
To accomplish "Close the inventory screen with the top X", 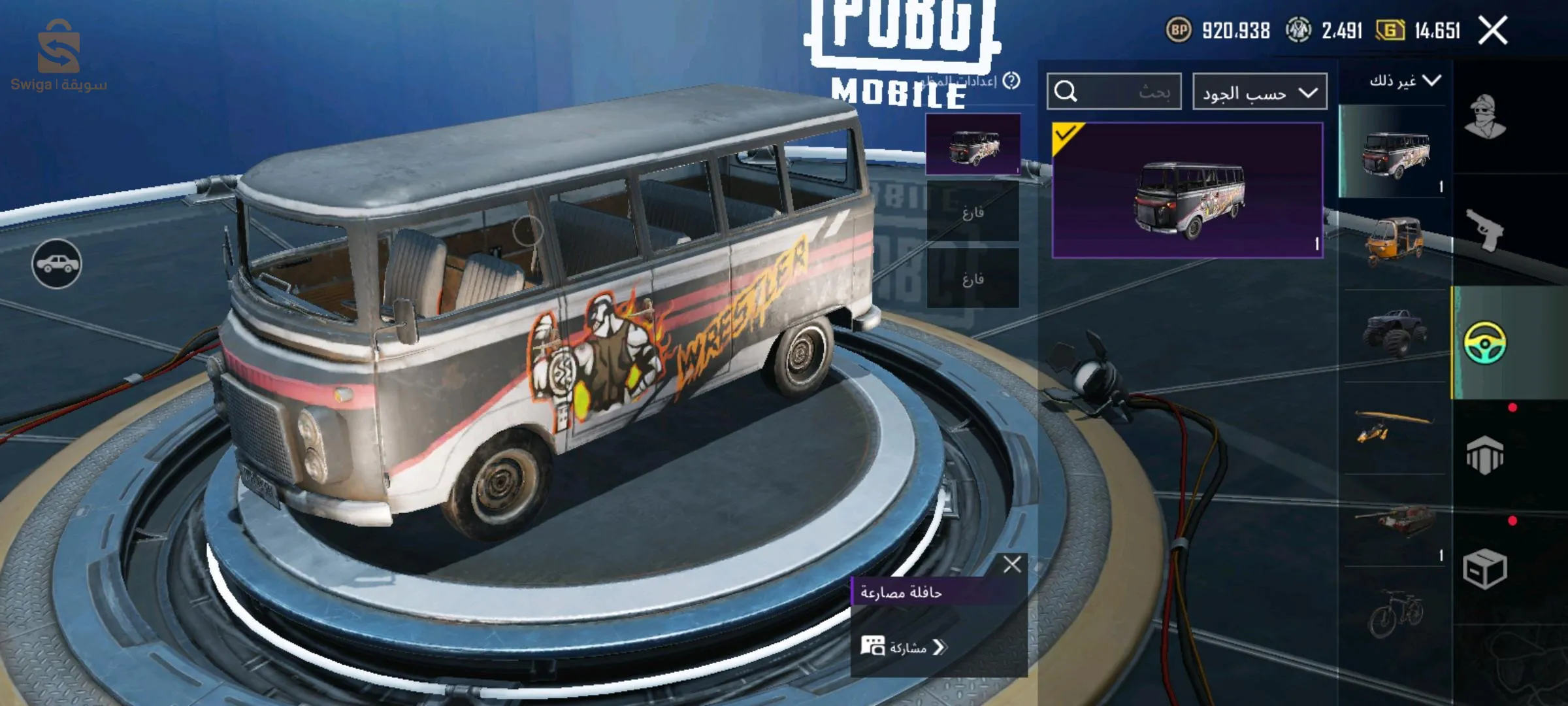I will [1492, 31].
